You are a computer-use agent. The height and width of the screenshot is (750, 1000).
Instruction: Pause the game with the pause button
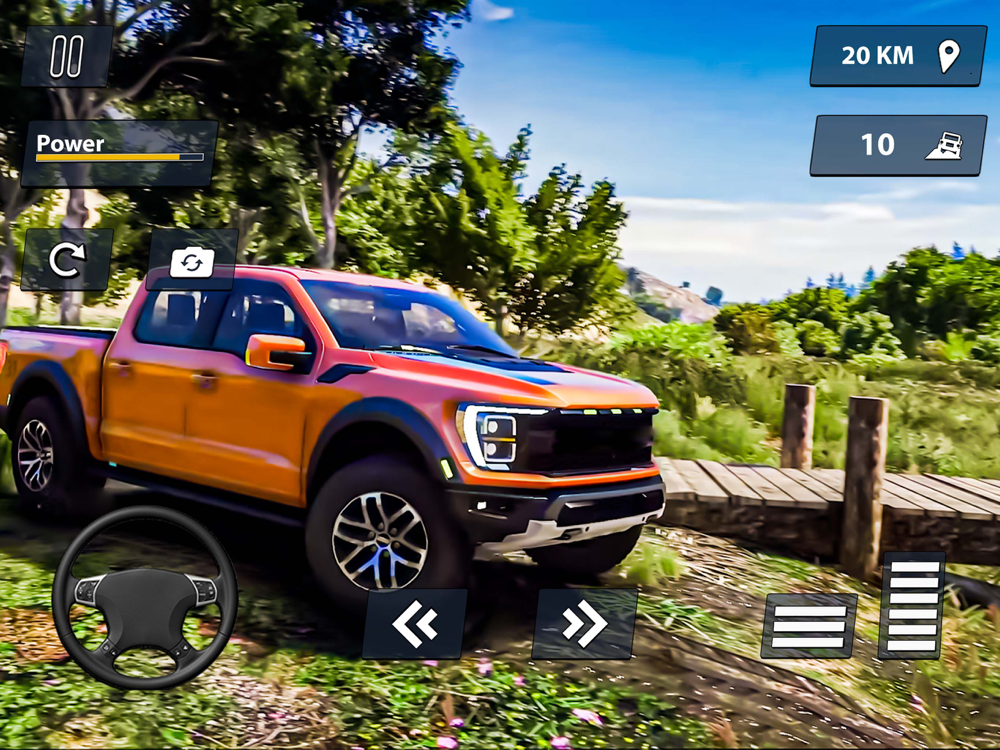click(x=66, y=57)
